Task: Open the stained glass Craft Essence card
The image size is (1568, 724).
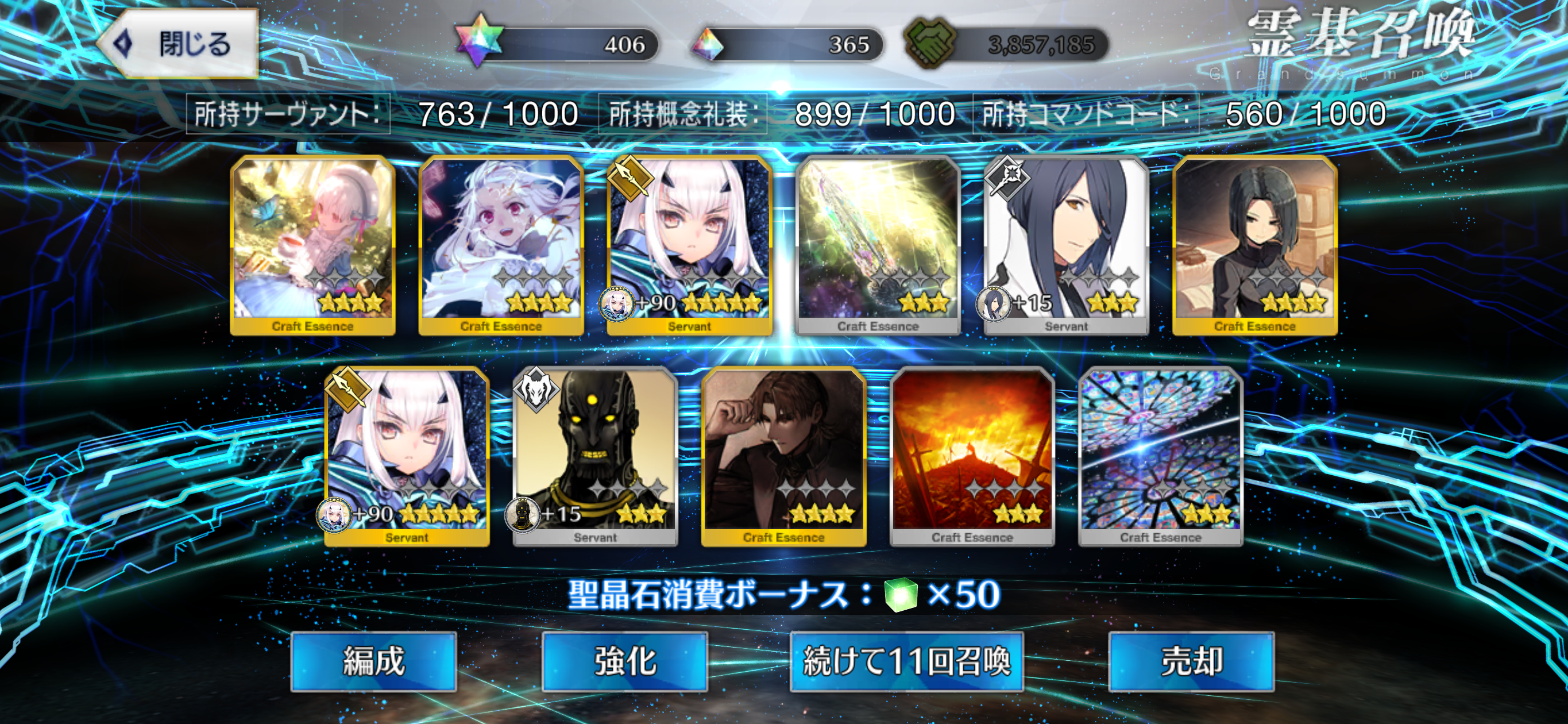Action: point(1161,456)
